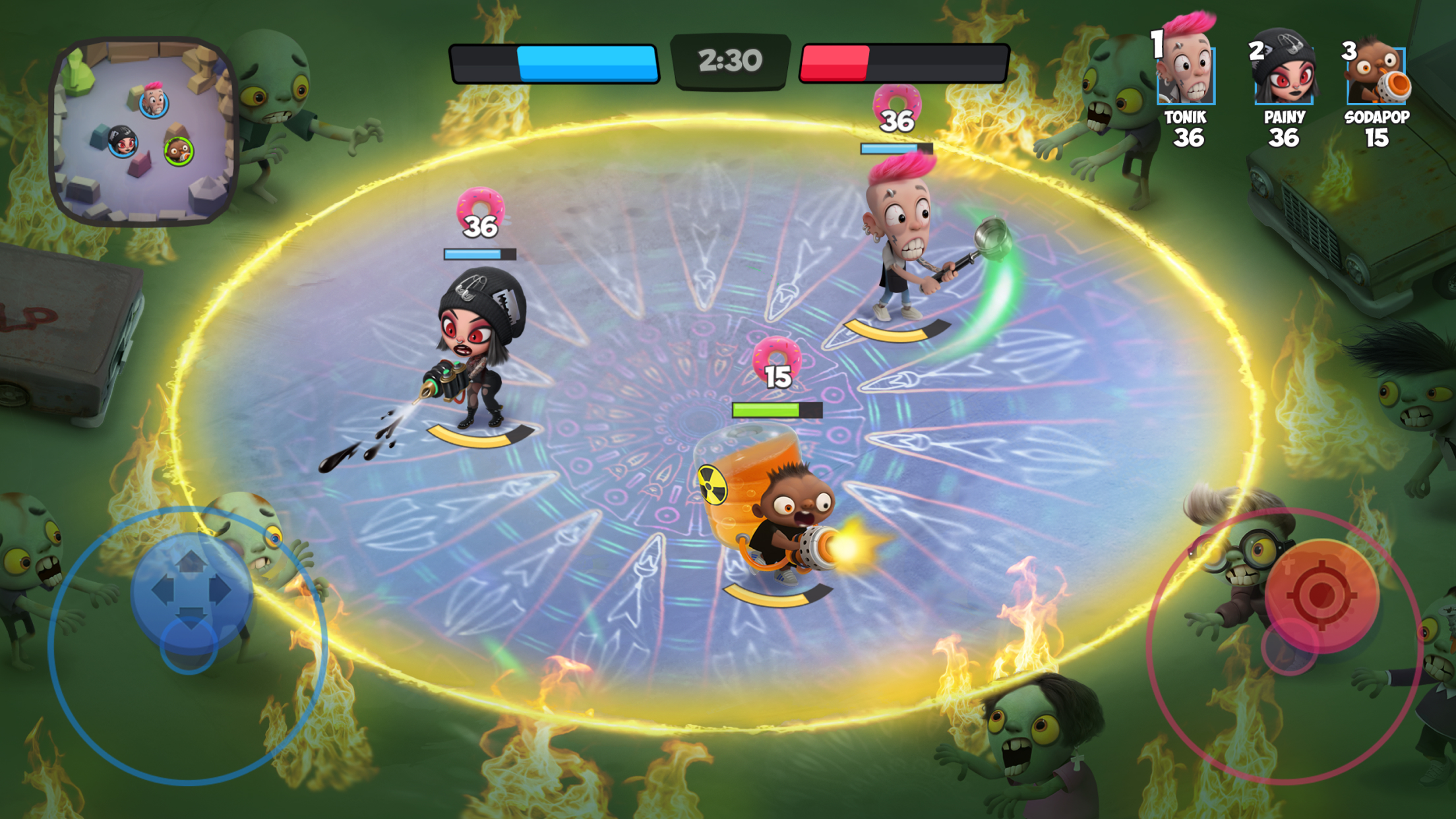
Task: Tap the match timer showing 2:30
Action: [x=728, y=61]
